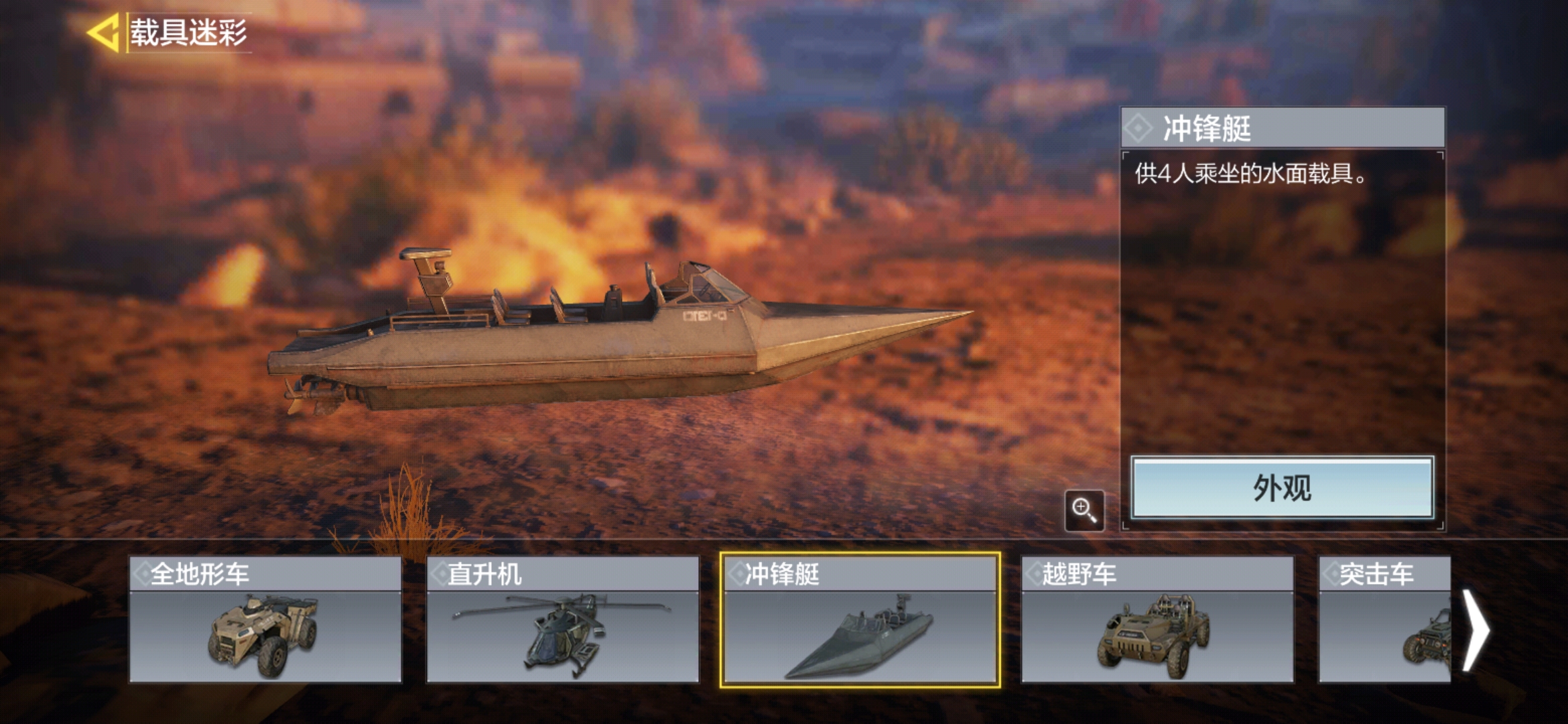Screen dimensions: 1568x724
Task: Open the 外观 appearance button
Action: (1282, 488)
